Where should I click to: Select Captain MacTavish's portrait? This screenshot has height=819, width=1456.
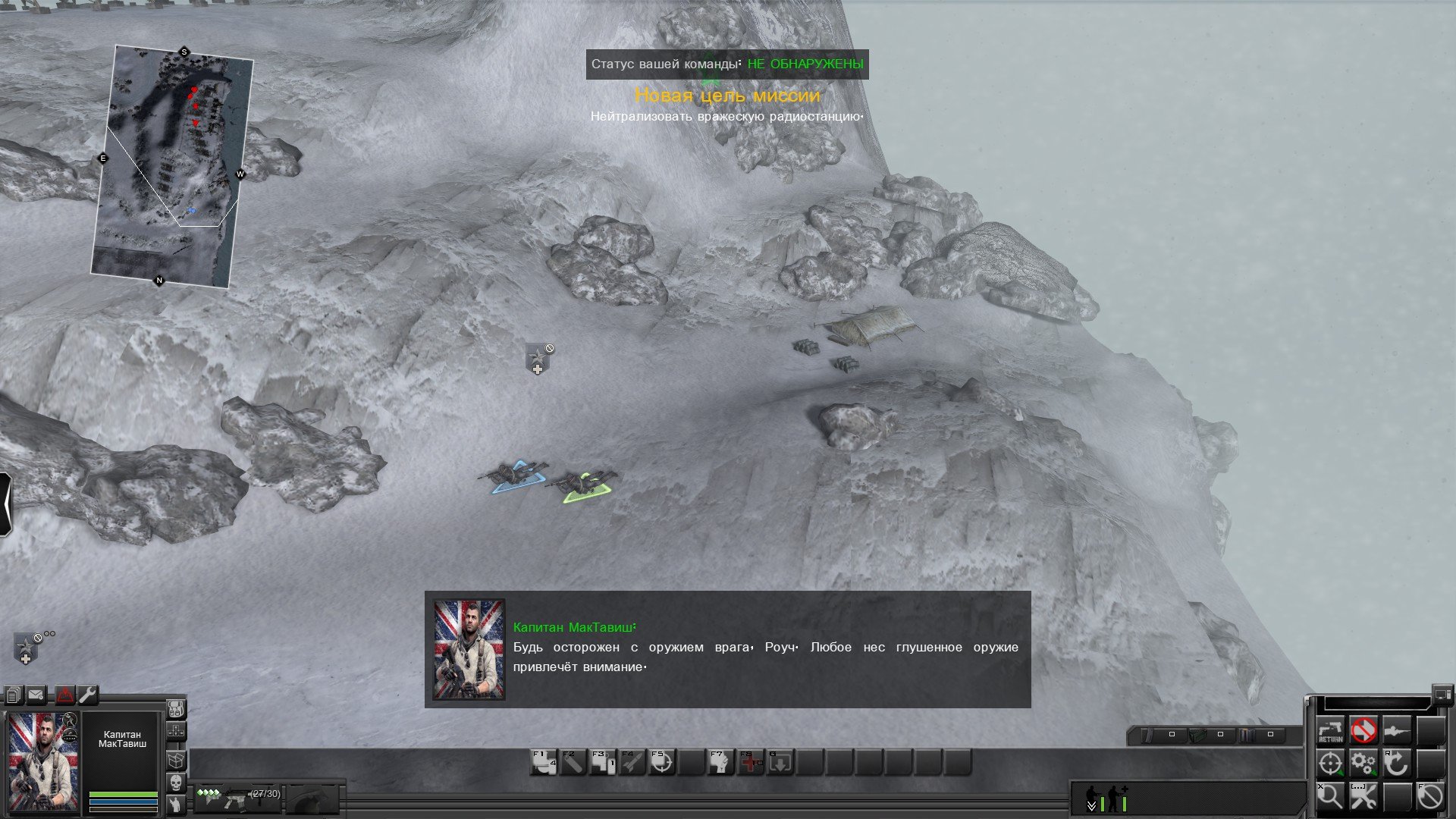pyautogui.click(x=43, y=761)
